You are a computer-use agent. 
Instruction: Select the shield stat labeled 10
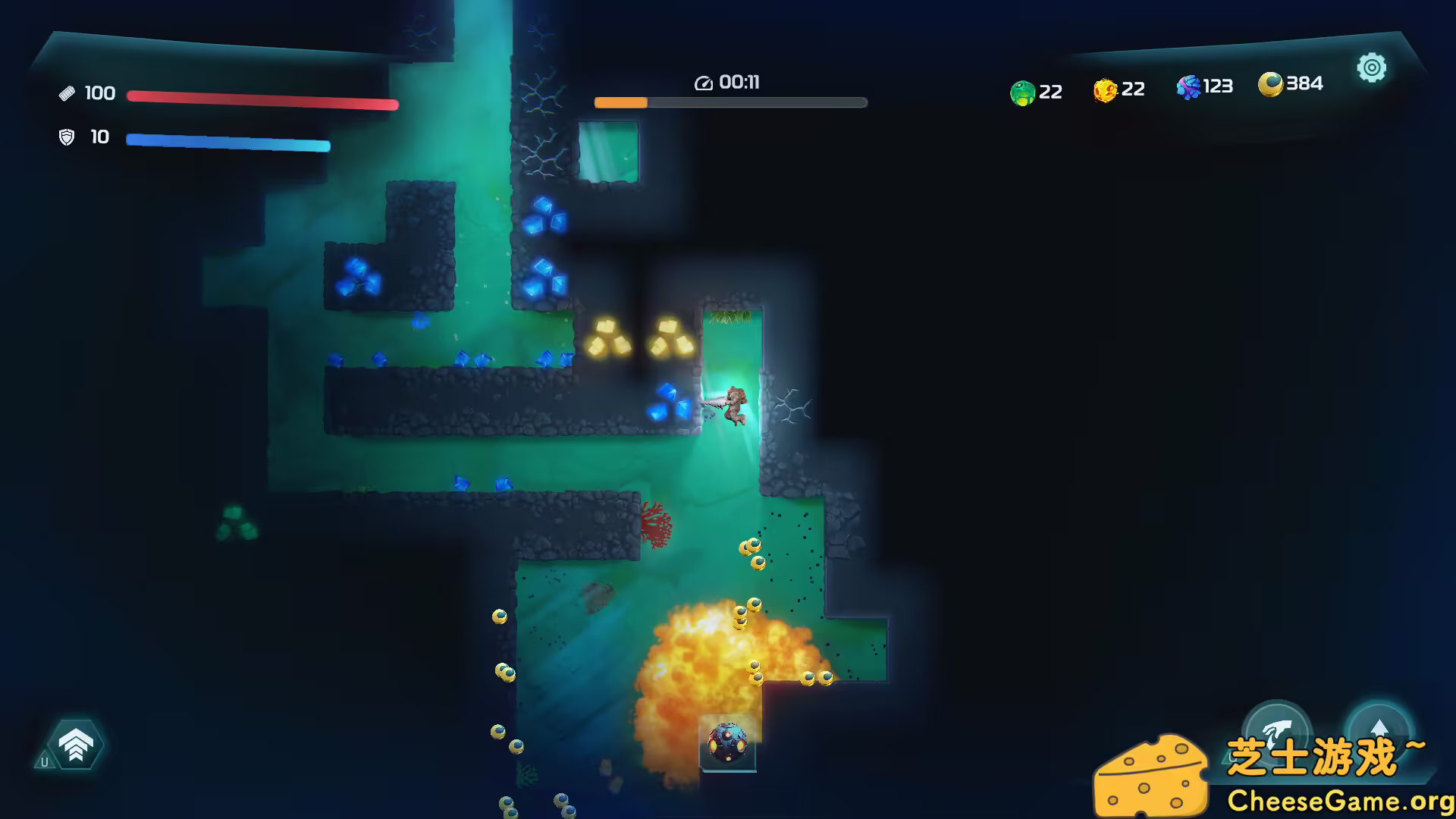99,138
